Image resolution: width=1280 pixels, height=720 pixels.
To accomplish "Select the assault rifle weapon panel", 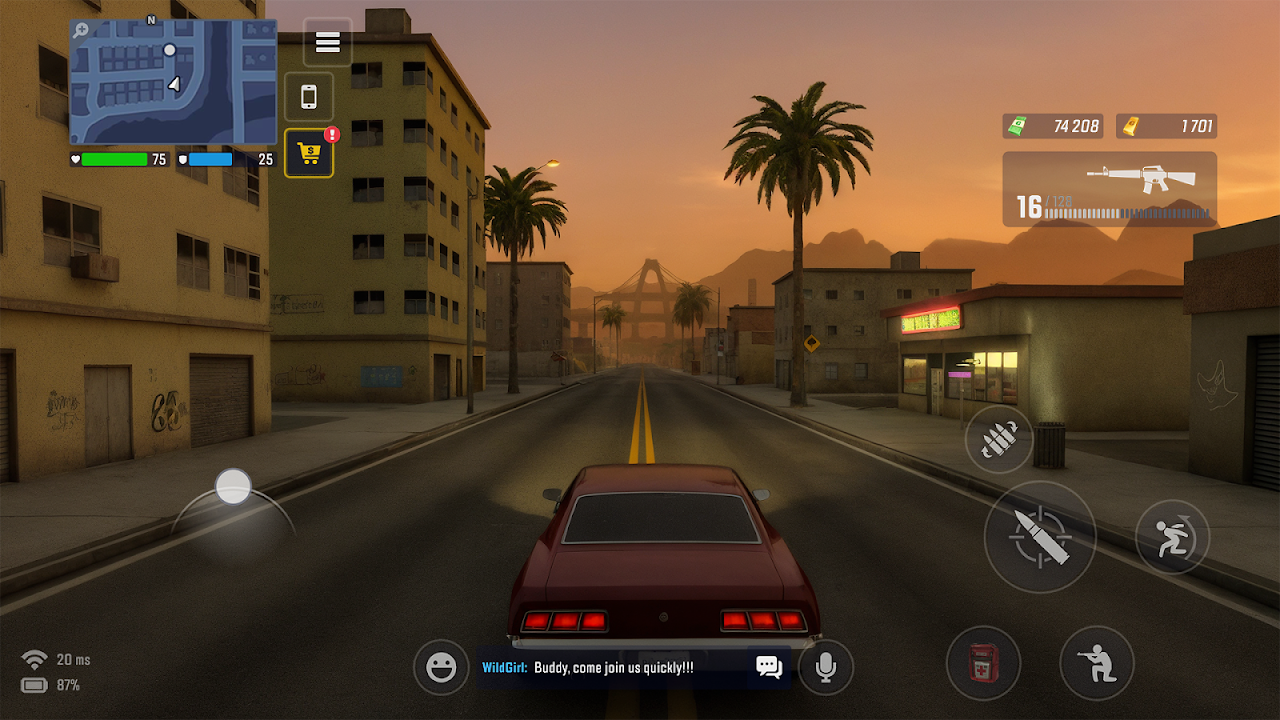I will 1109,189.
